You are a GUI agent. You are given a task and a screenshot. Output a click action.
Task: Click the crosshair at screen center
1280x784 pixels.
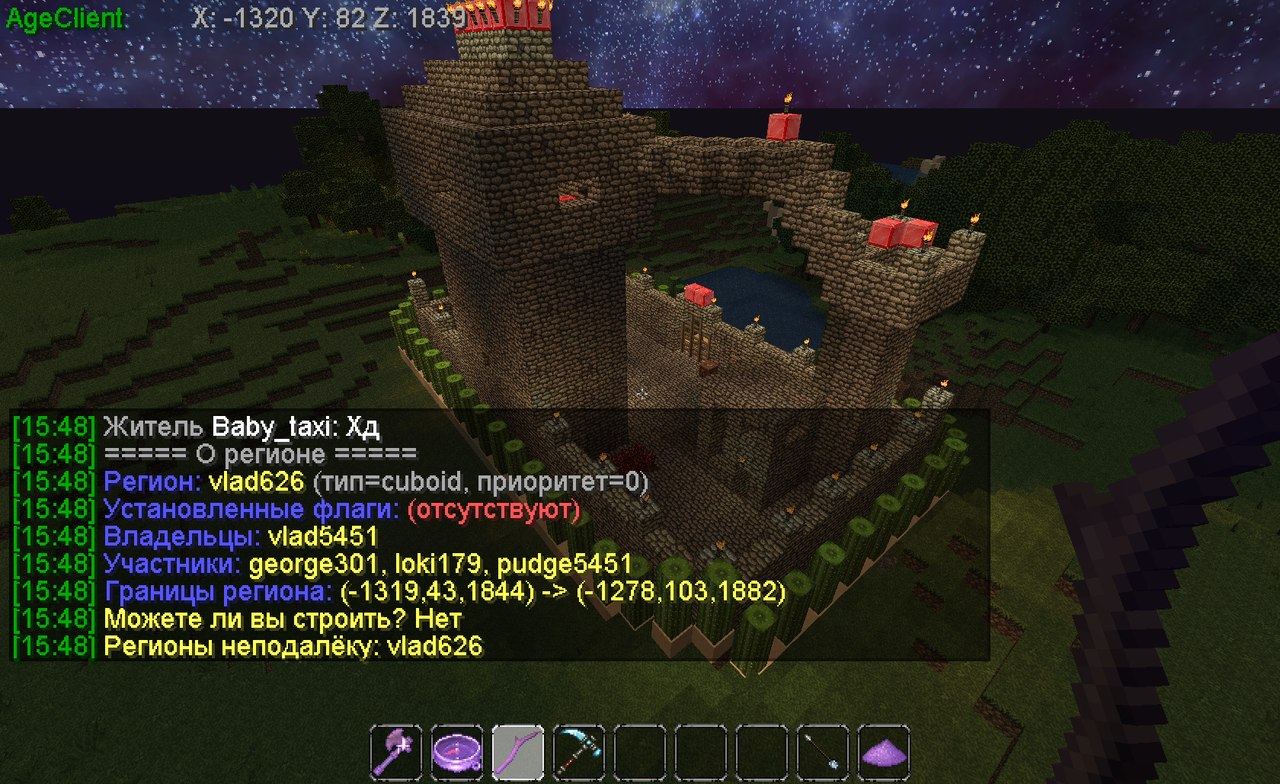[x=640, y=392]
